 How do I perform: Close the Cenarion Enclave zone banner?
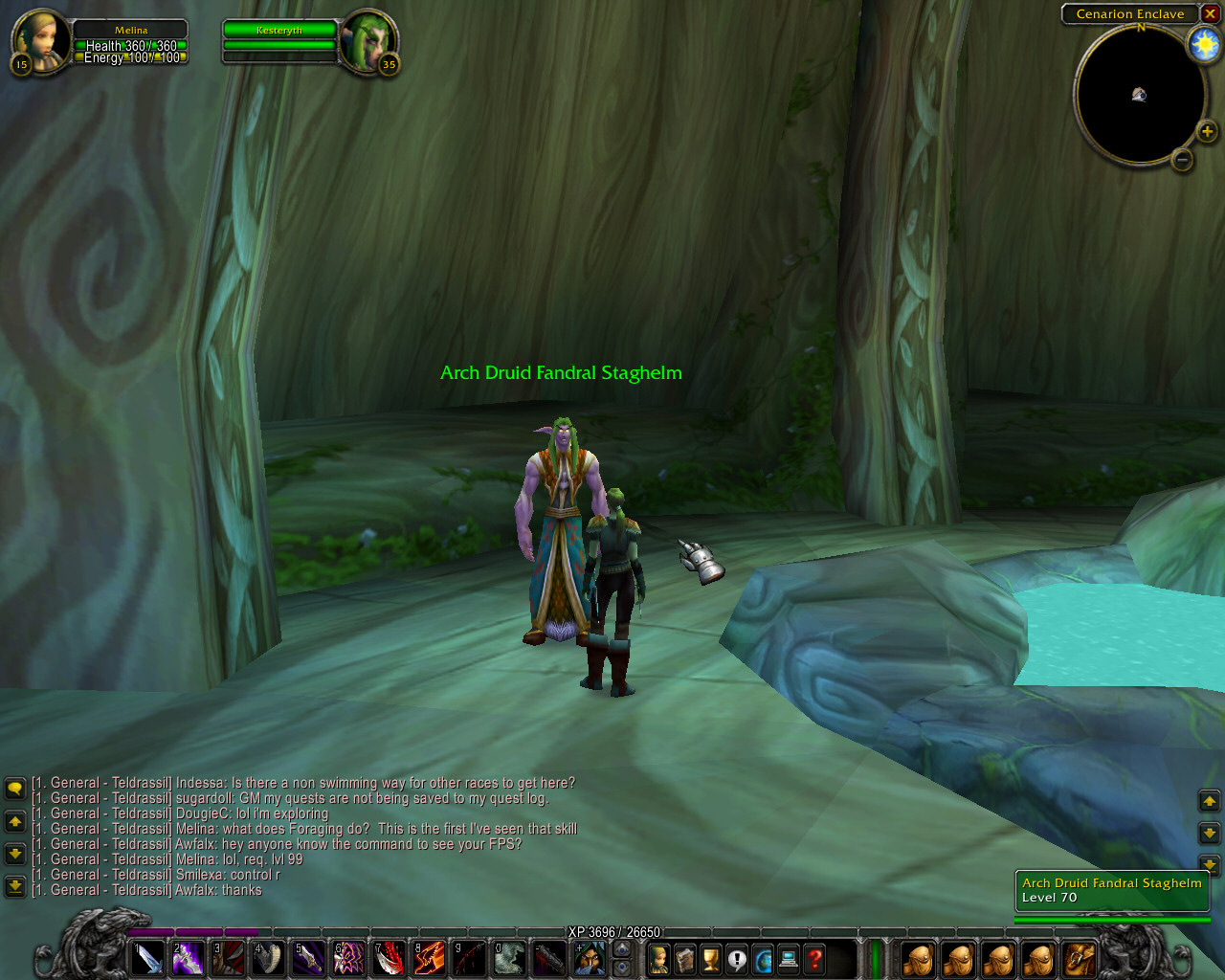tap(1212, 14)
